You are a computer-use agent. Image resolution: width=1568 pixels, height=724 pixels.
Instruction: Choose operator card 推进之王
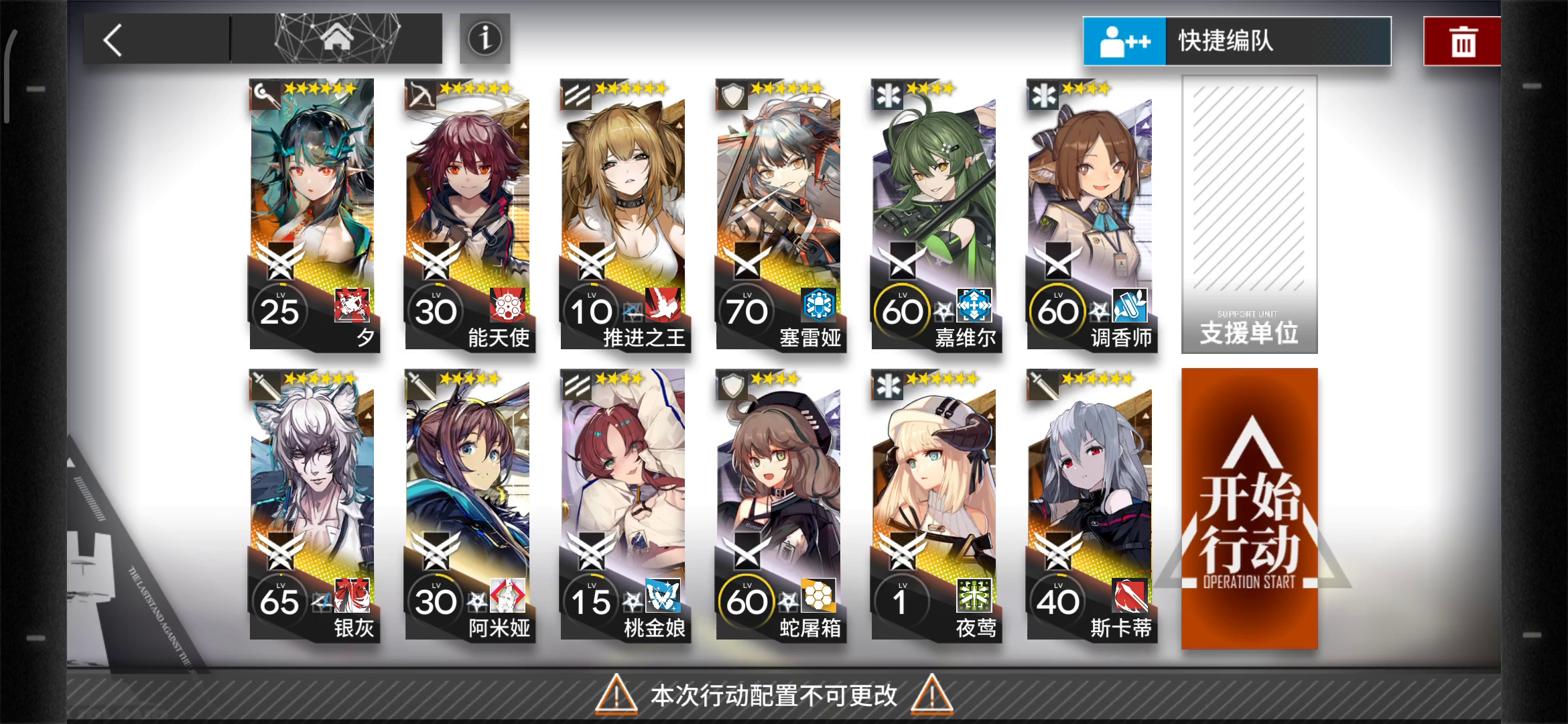(x=624, y=215)
